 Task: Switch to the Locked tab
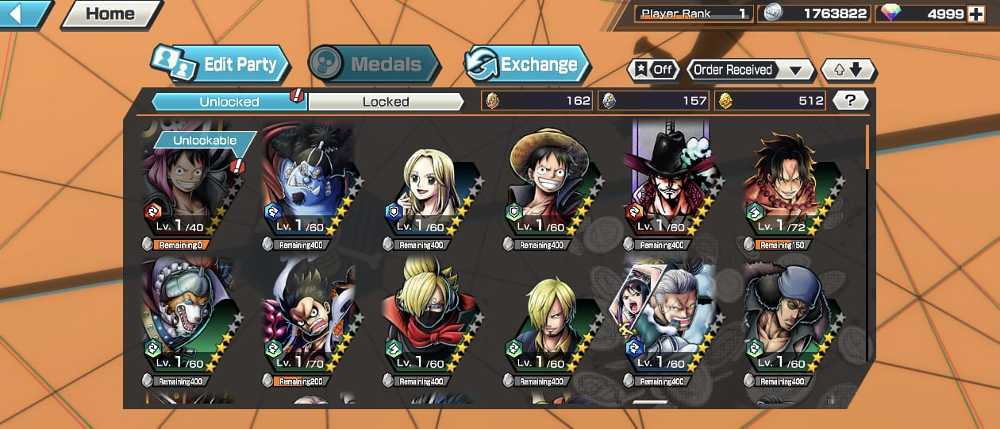tap(386, 101)
